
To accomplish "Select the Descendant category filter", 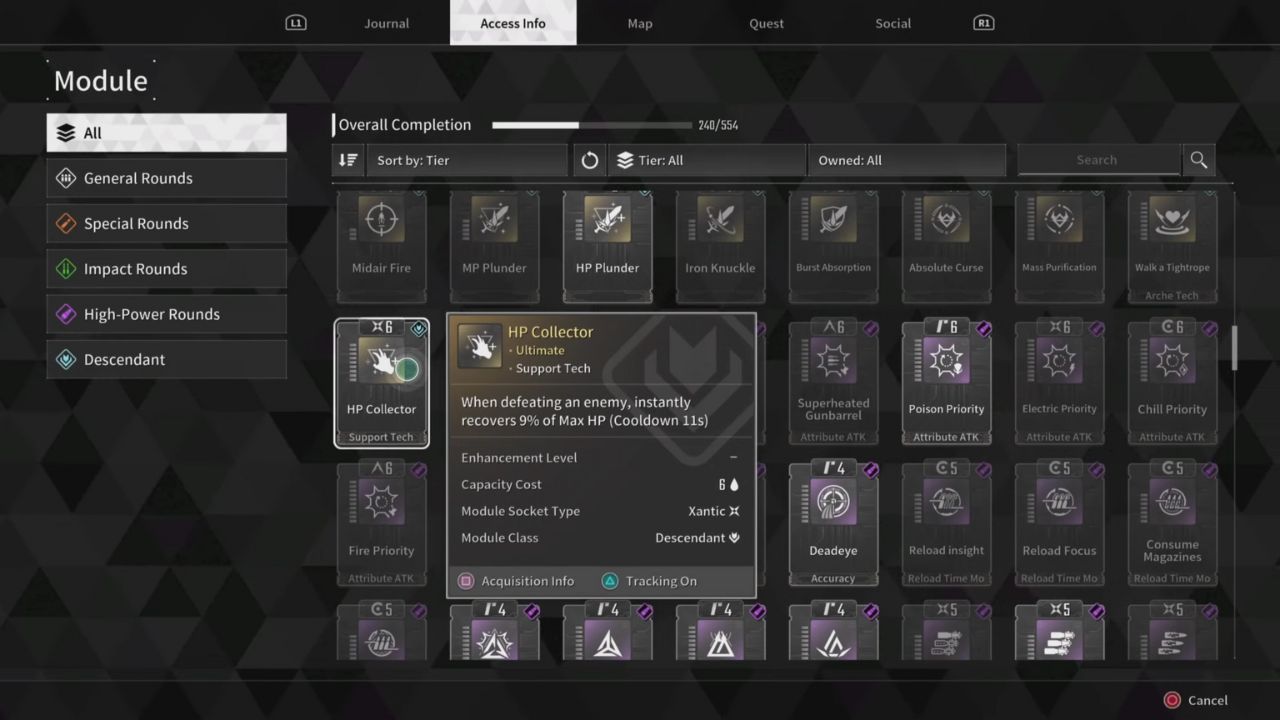I will pos(166,359).
